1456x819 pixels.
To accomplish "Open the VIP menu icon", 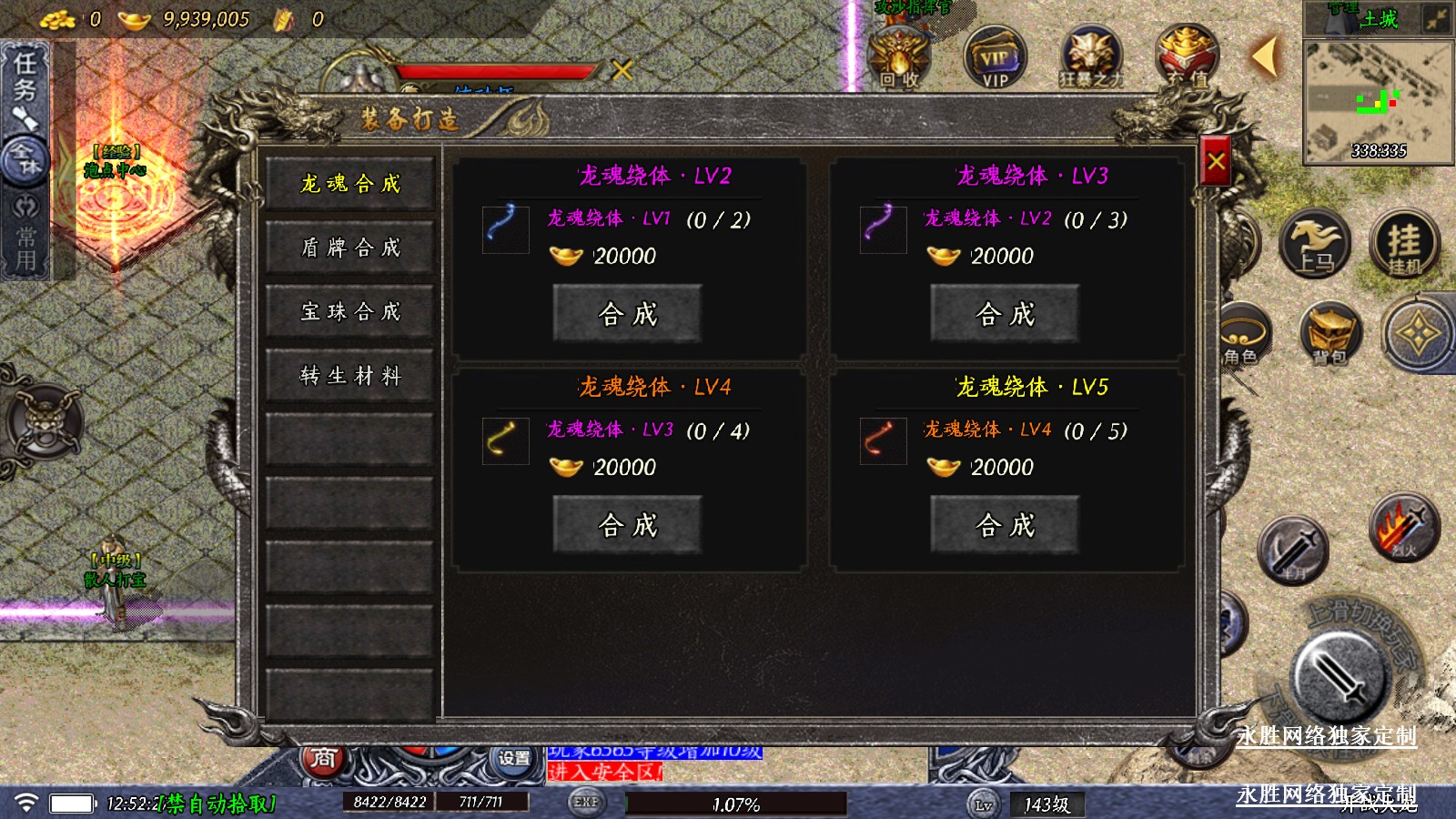I will (995, 57).
